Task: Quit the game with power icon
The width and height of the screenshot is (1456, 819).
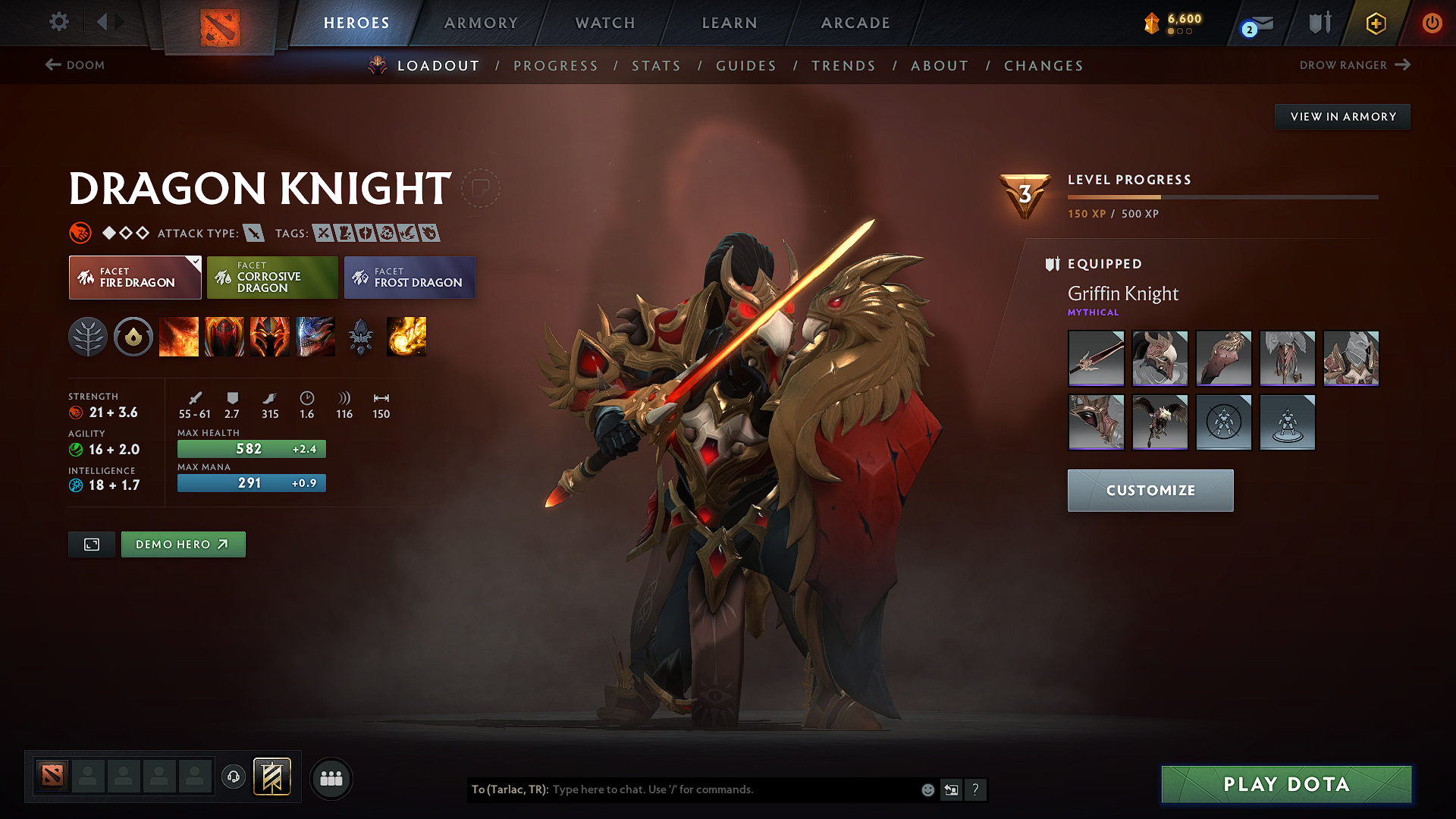Action: point(1432,23)
